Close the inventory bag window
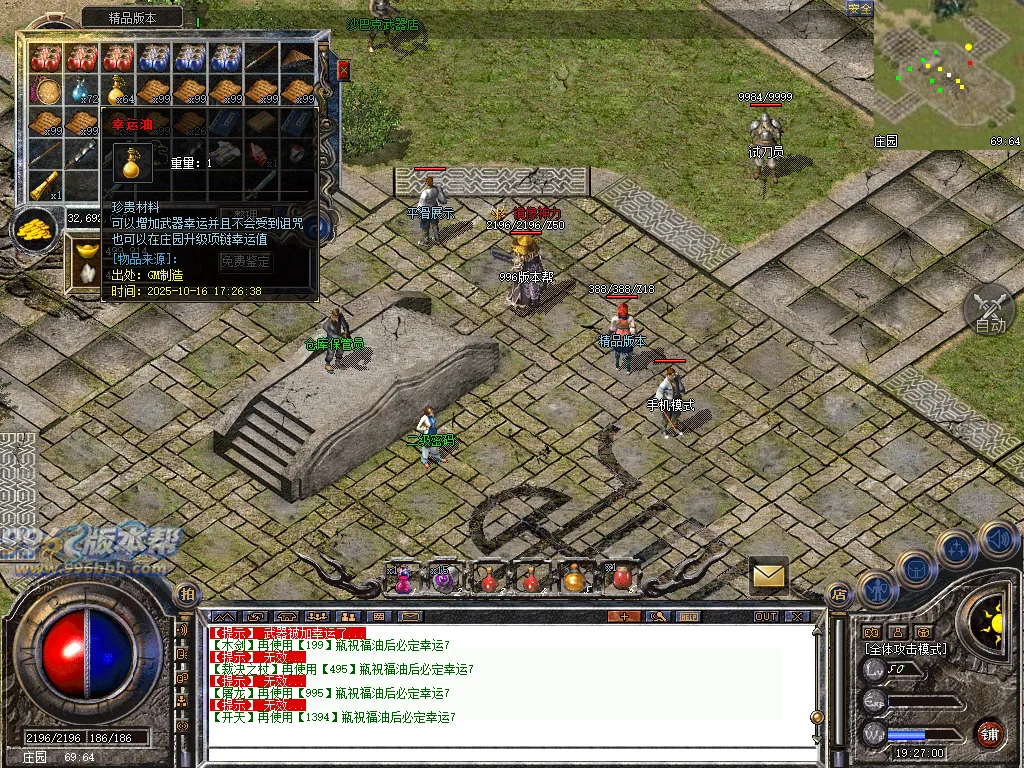Viewport: 1024px width, 768px height. (x=344, y=70)
